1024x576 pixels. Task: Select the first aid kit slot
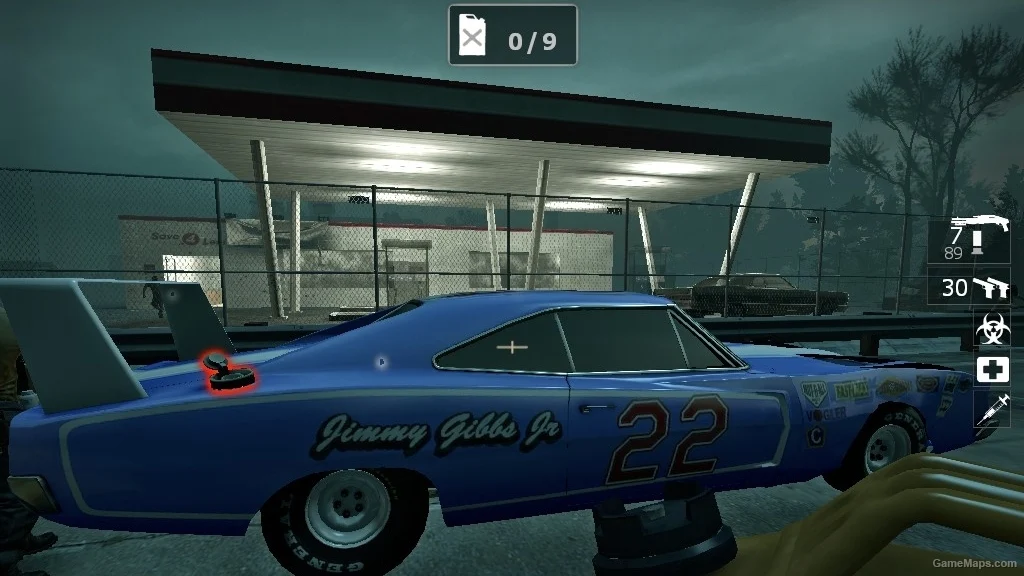point(991,369)
